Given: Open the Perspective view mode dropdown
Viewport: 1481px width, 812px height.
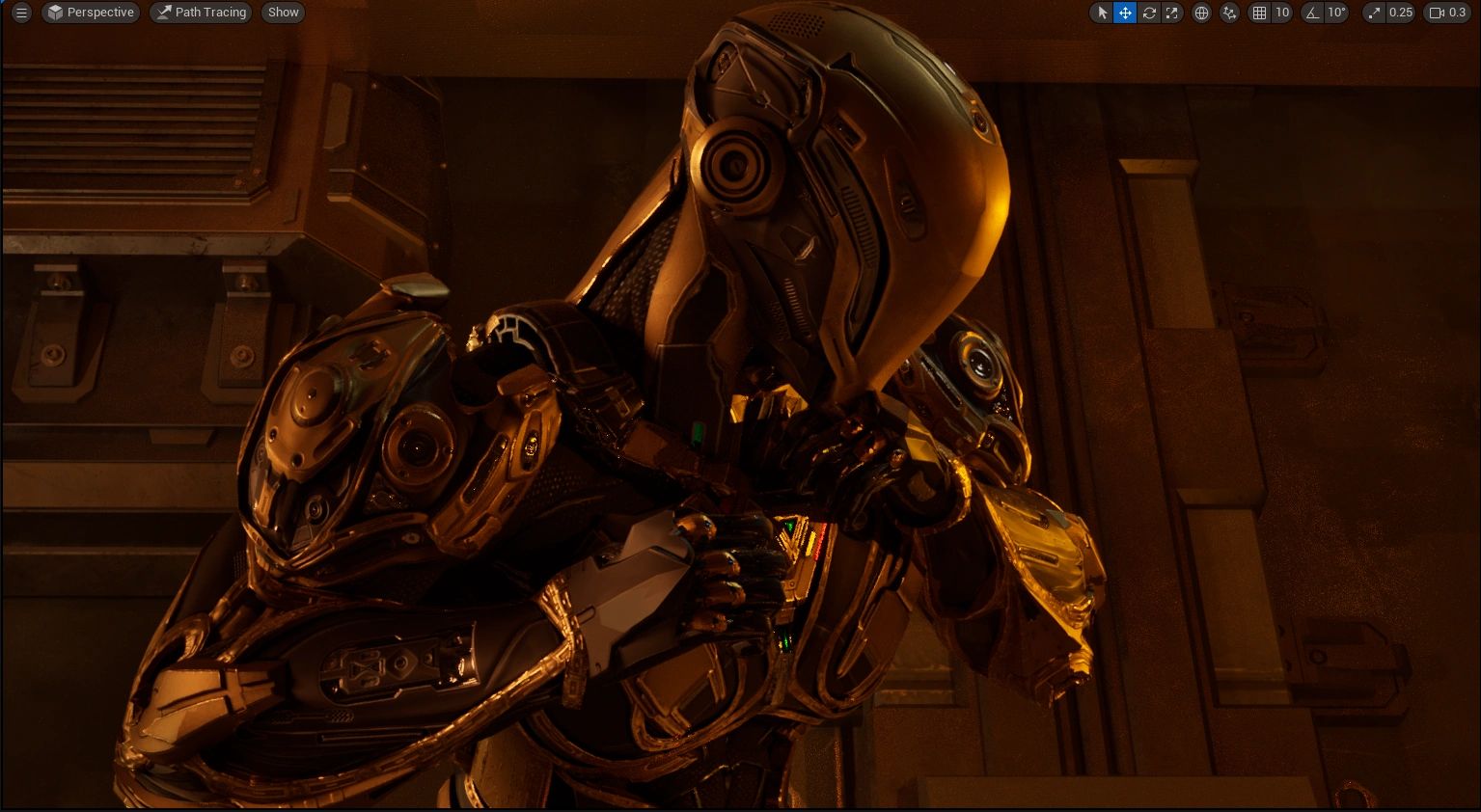Looking at the screenshot, I should click(91, 13).
